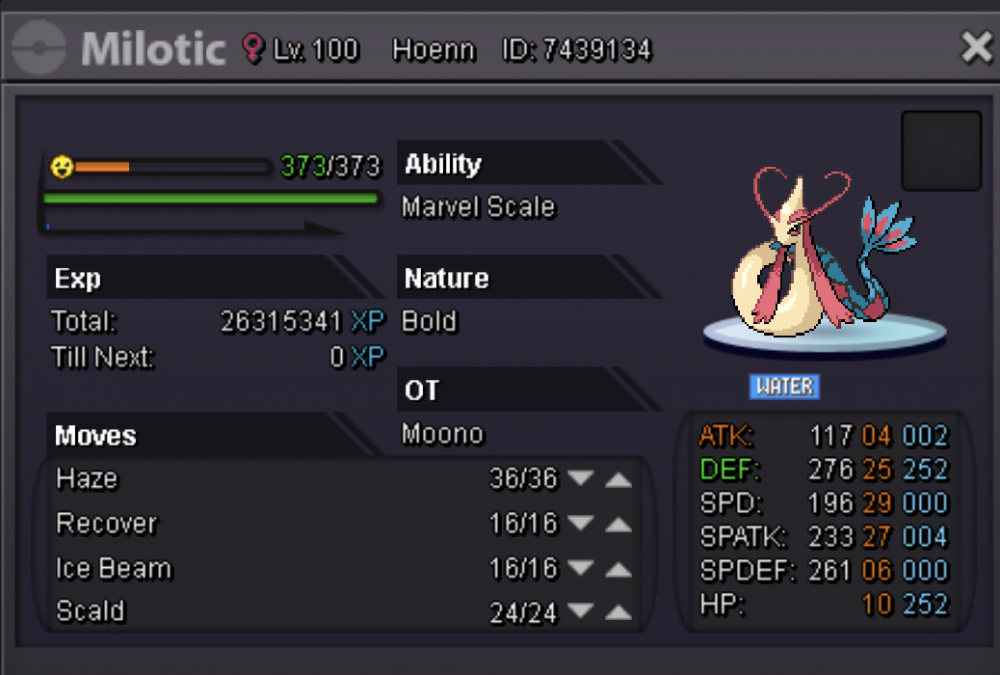Viewport: 1000px width, 675px height.
Task: Close the Milotic summary window
Action: [975, 47]
